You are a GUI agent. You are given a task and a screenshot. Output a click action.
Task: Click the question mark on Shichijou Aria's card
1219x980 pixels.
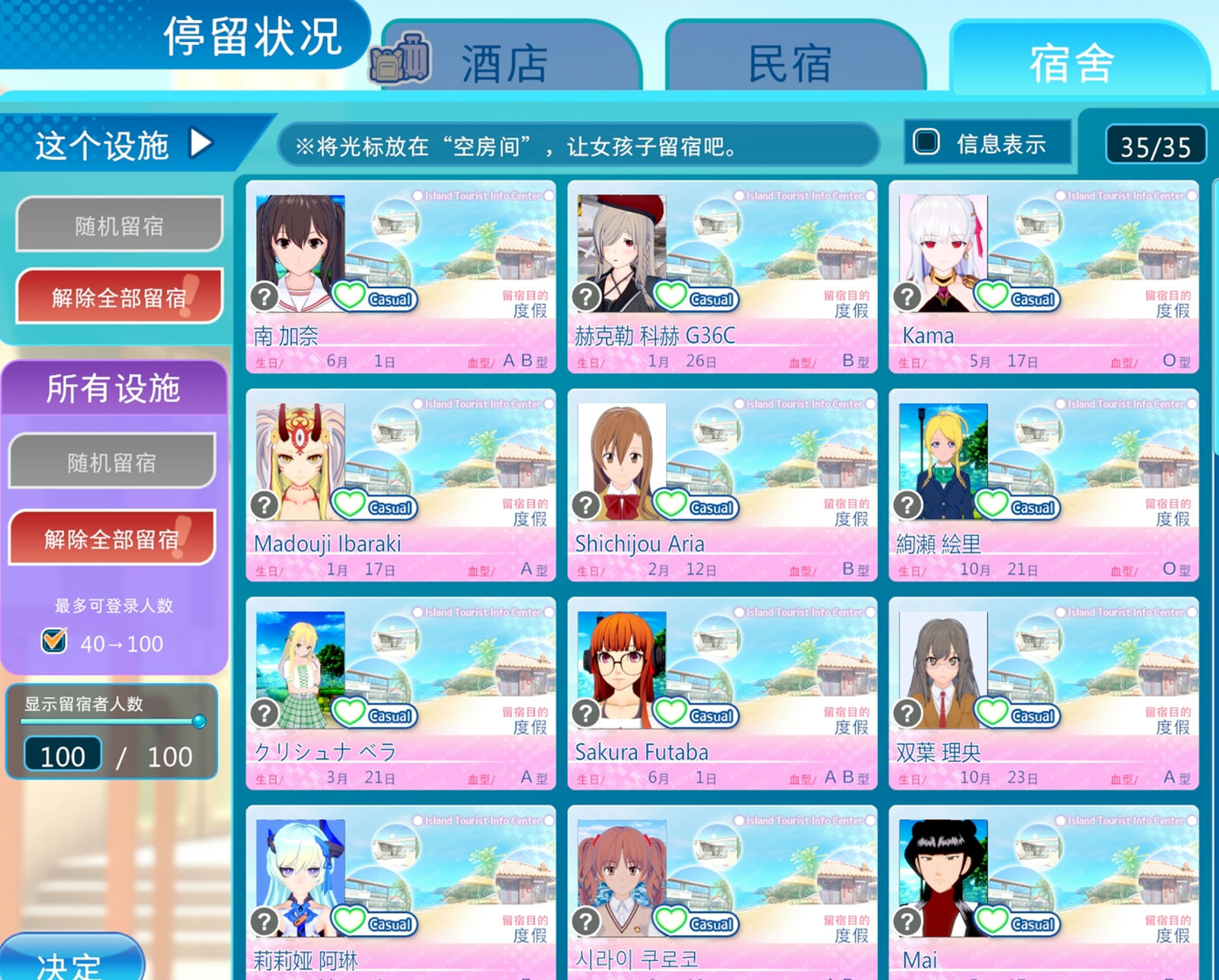coord(586,504)
